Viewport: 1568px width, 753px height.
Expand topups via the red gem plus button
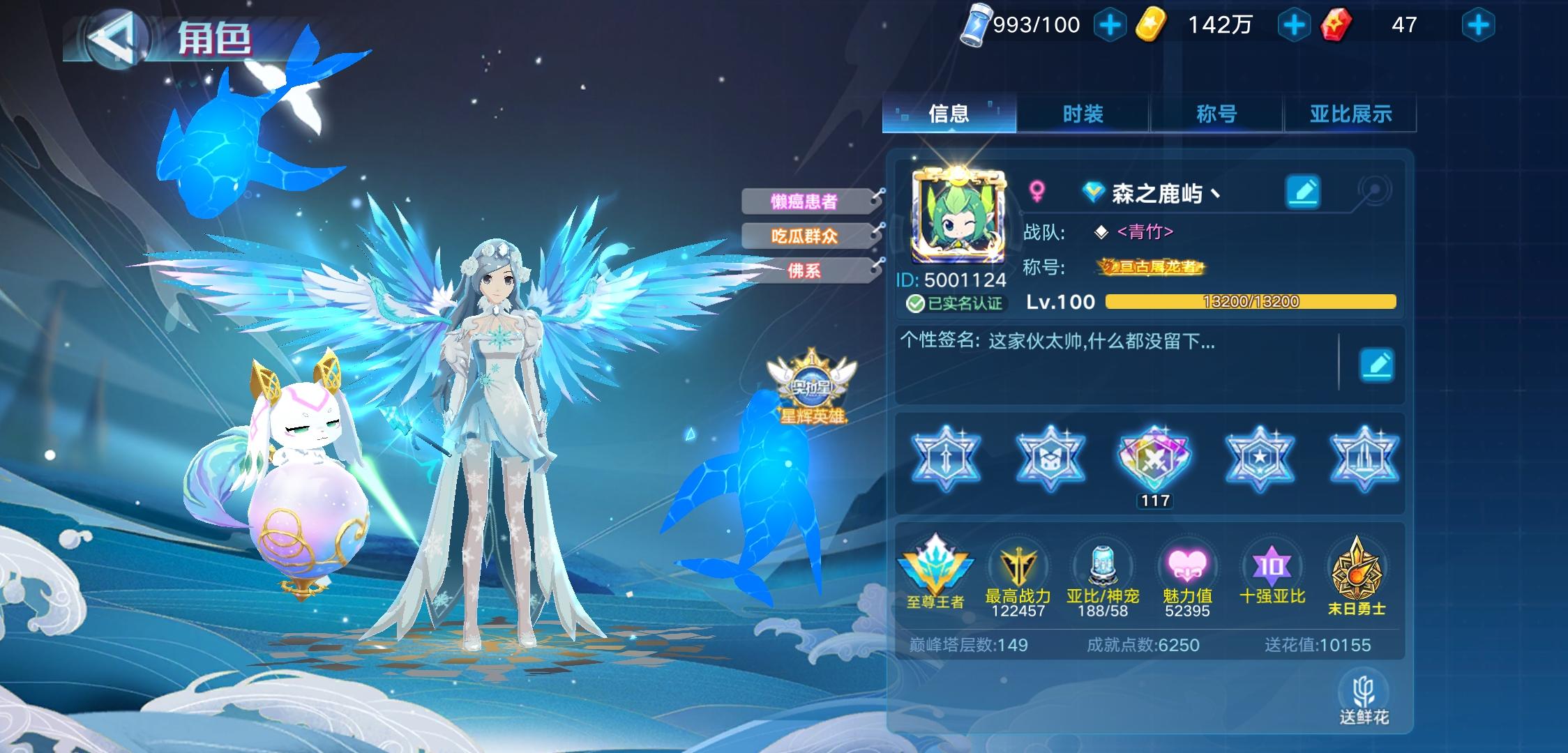(1479, 24)
